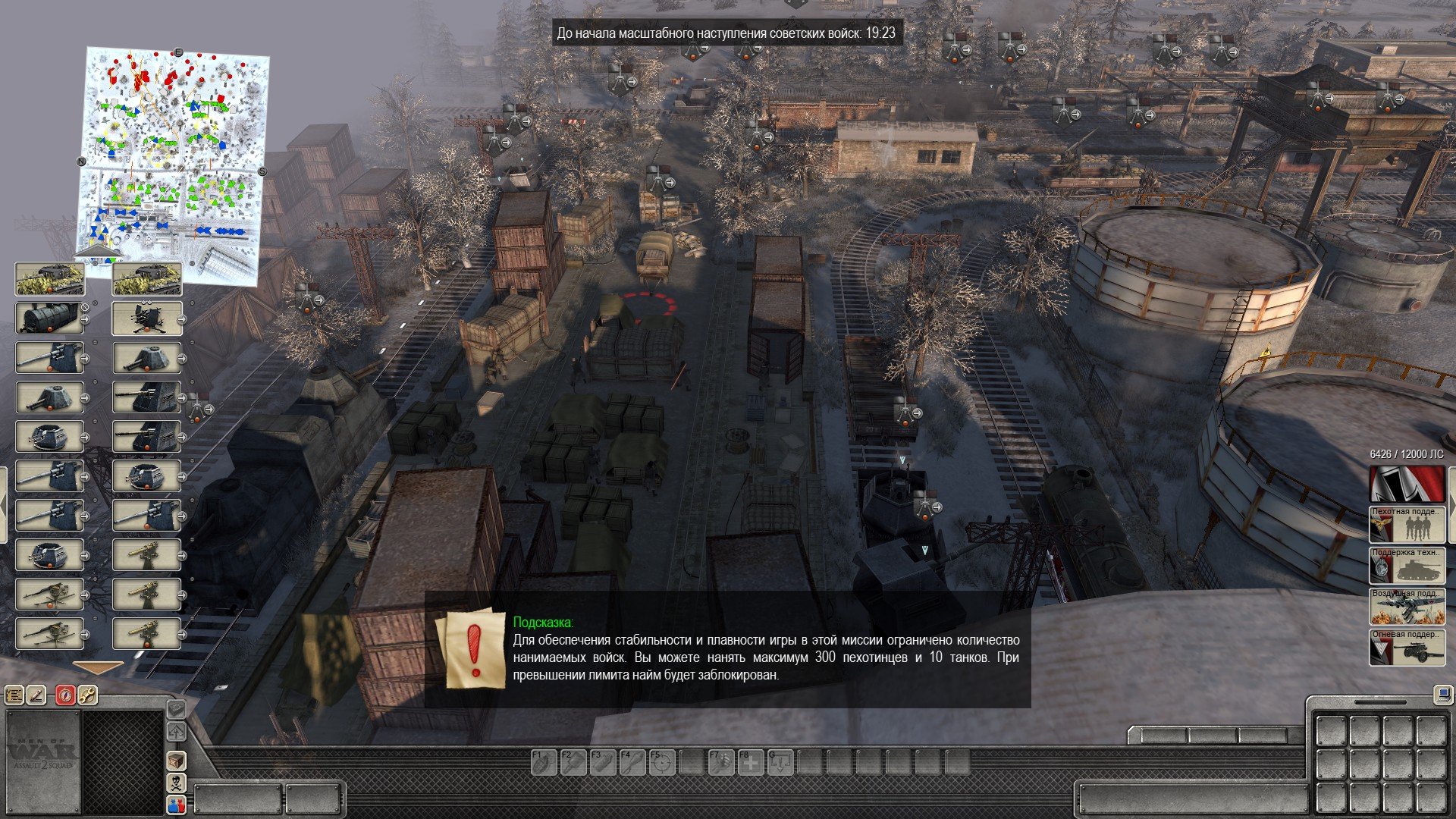This screenshot has width=1456, height=819.
Task: Open the wooden crate inventory button
Action: point(176,760)
